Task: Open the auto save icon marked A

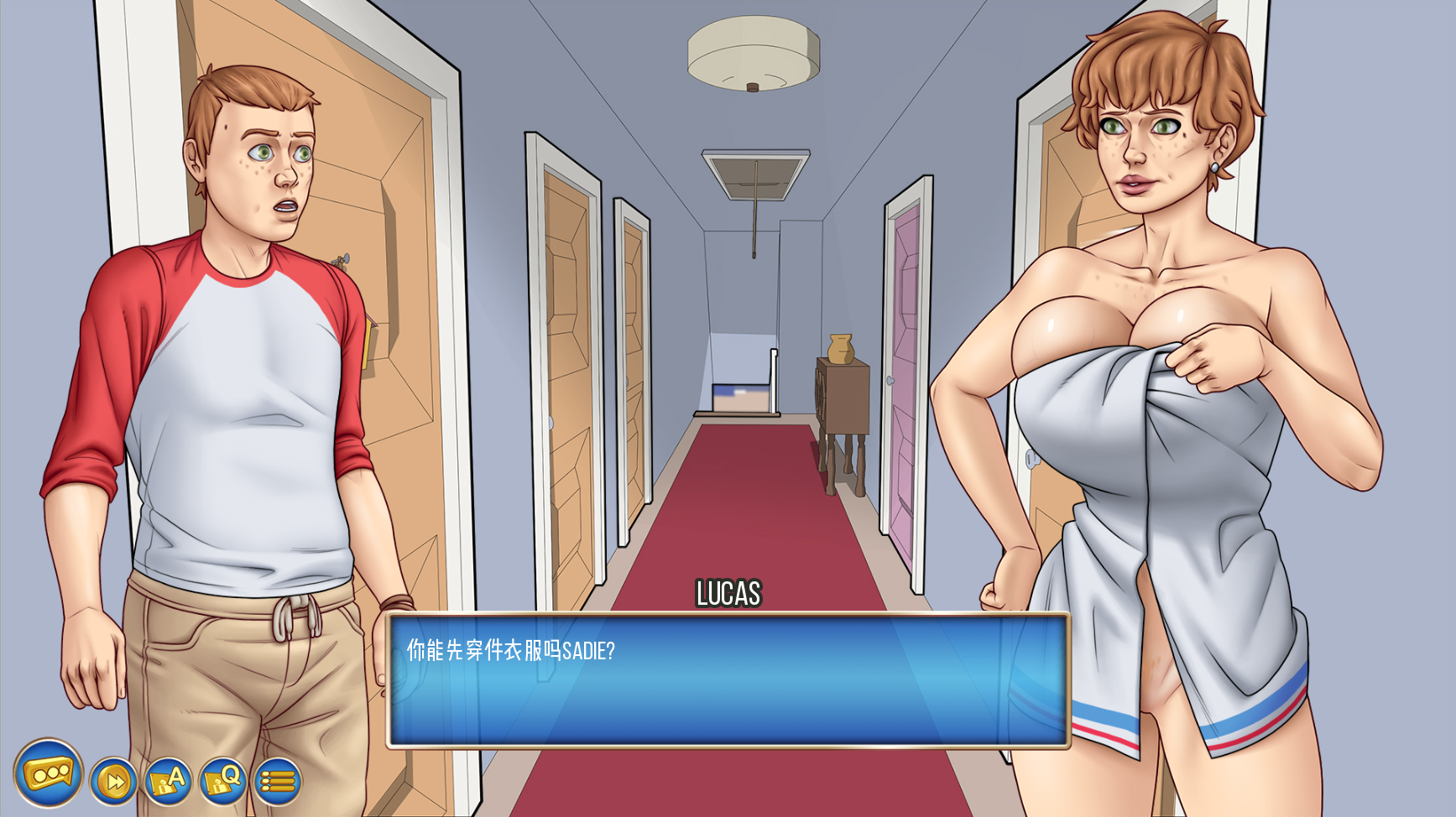Action: click(x=168, y=782)
